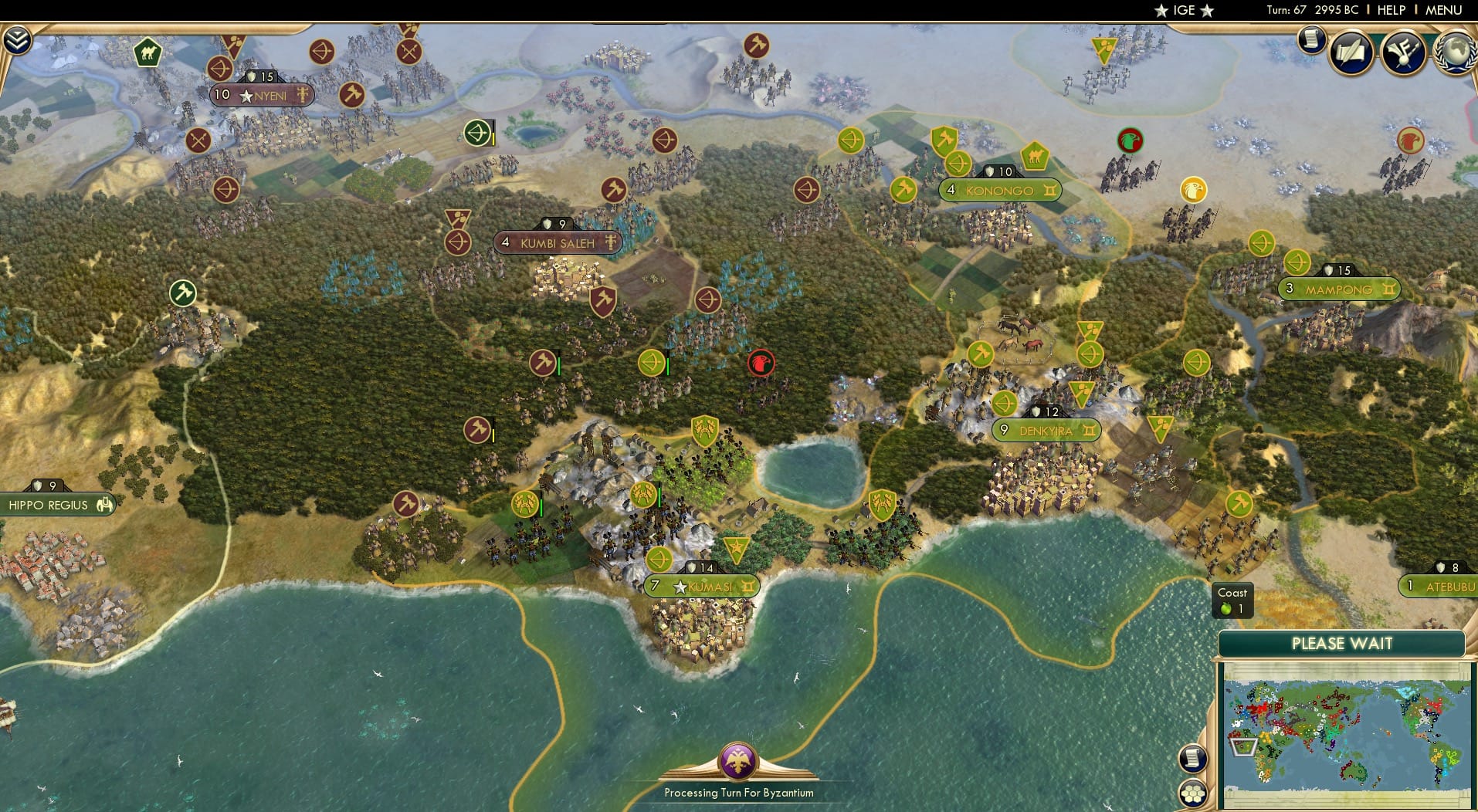This screenshot has height=812, width=1478.
Task: Open the notification scroll beside the minimap
Action: [1192, 759]
